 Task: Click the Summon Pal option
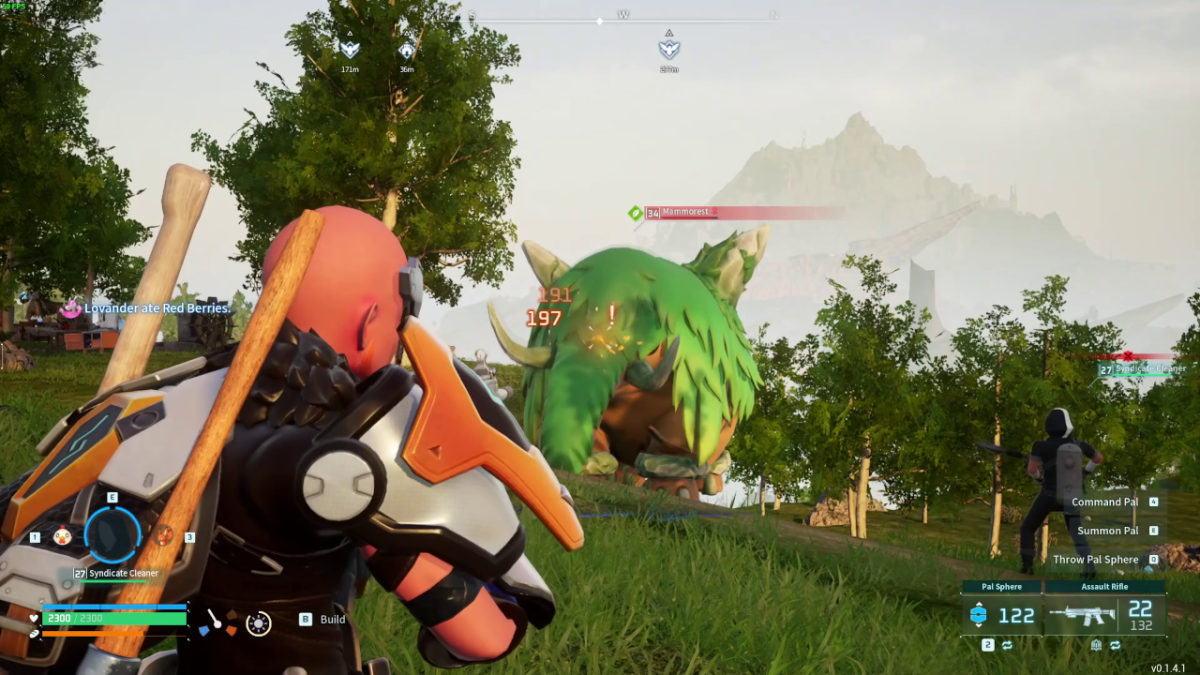(1108, 531)
